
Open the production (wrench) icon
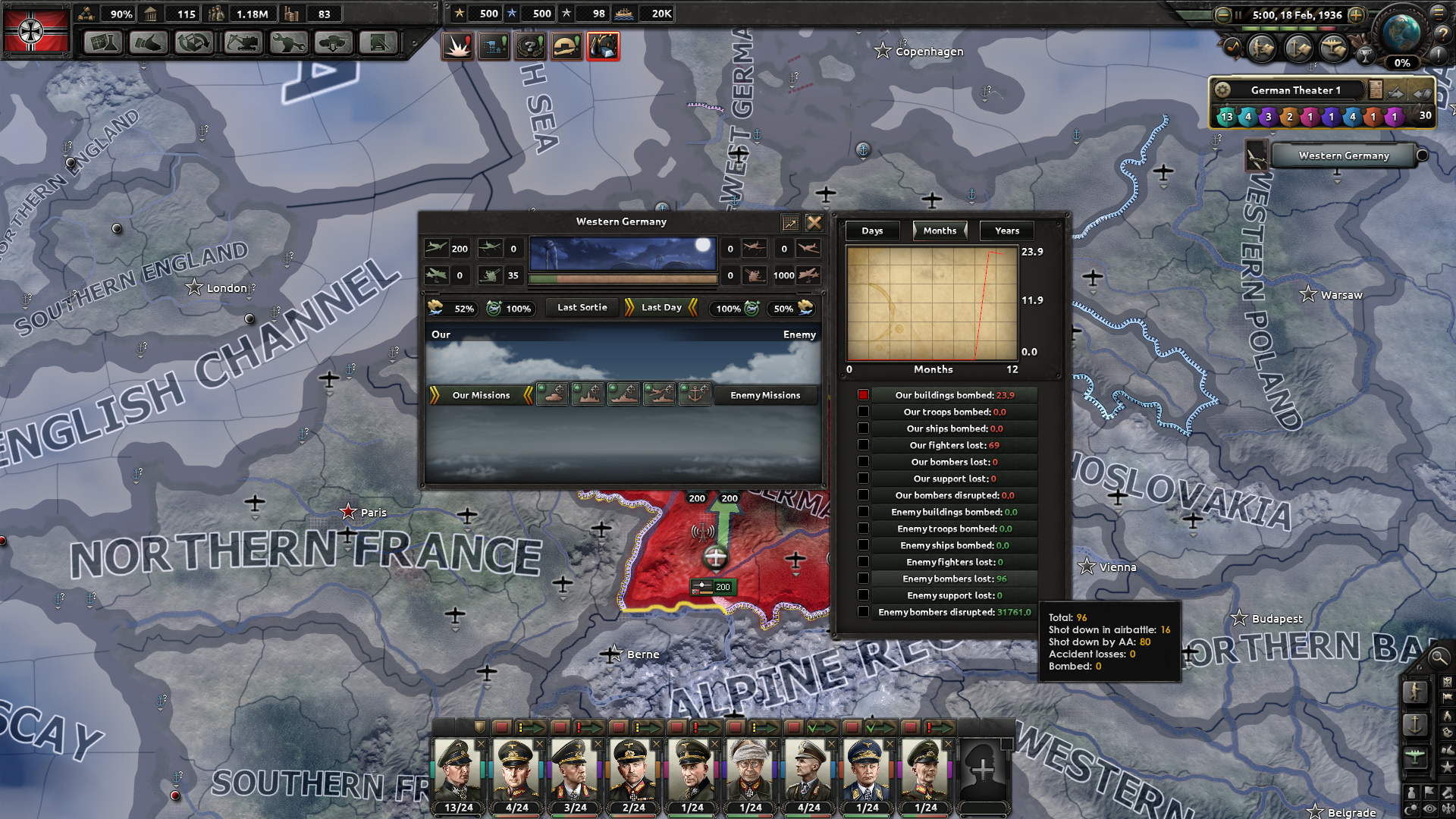coord(288,43)
